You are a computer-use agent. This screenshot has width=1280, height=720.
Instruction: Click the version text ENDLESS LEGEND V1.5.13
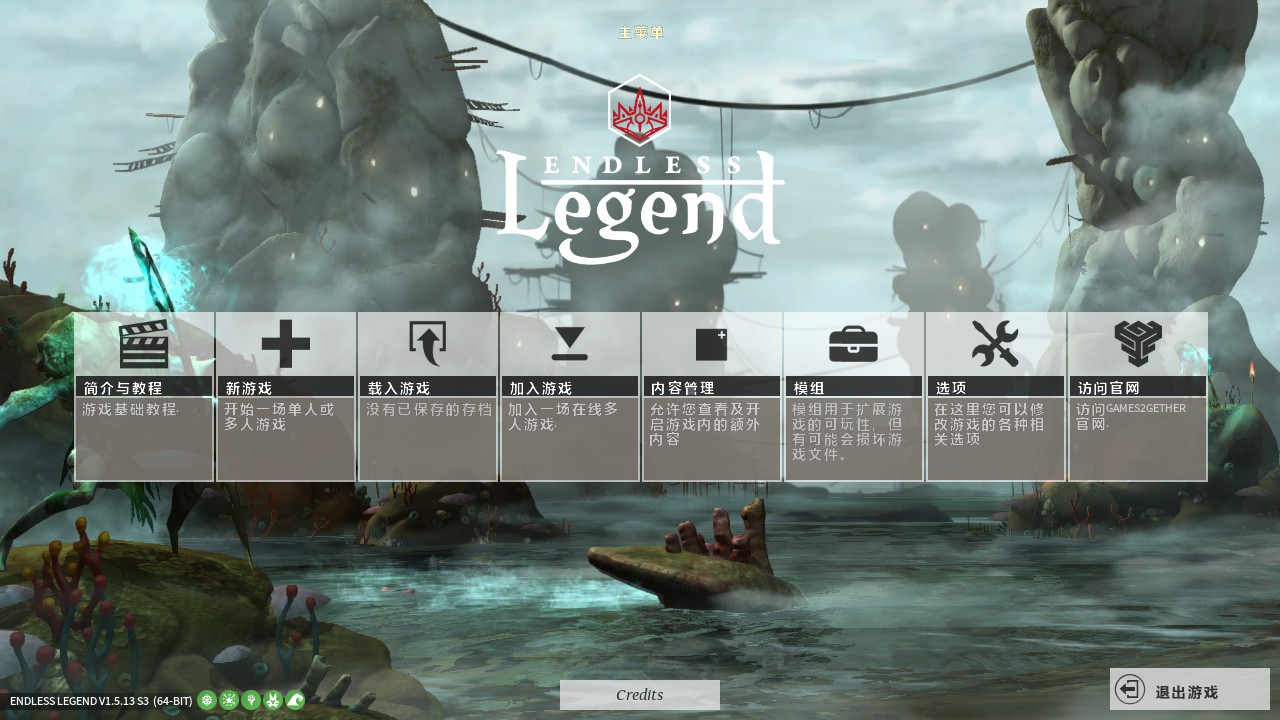click(x=96, y=701)
